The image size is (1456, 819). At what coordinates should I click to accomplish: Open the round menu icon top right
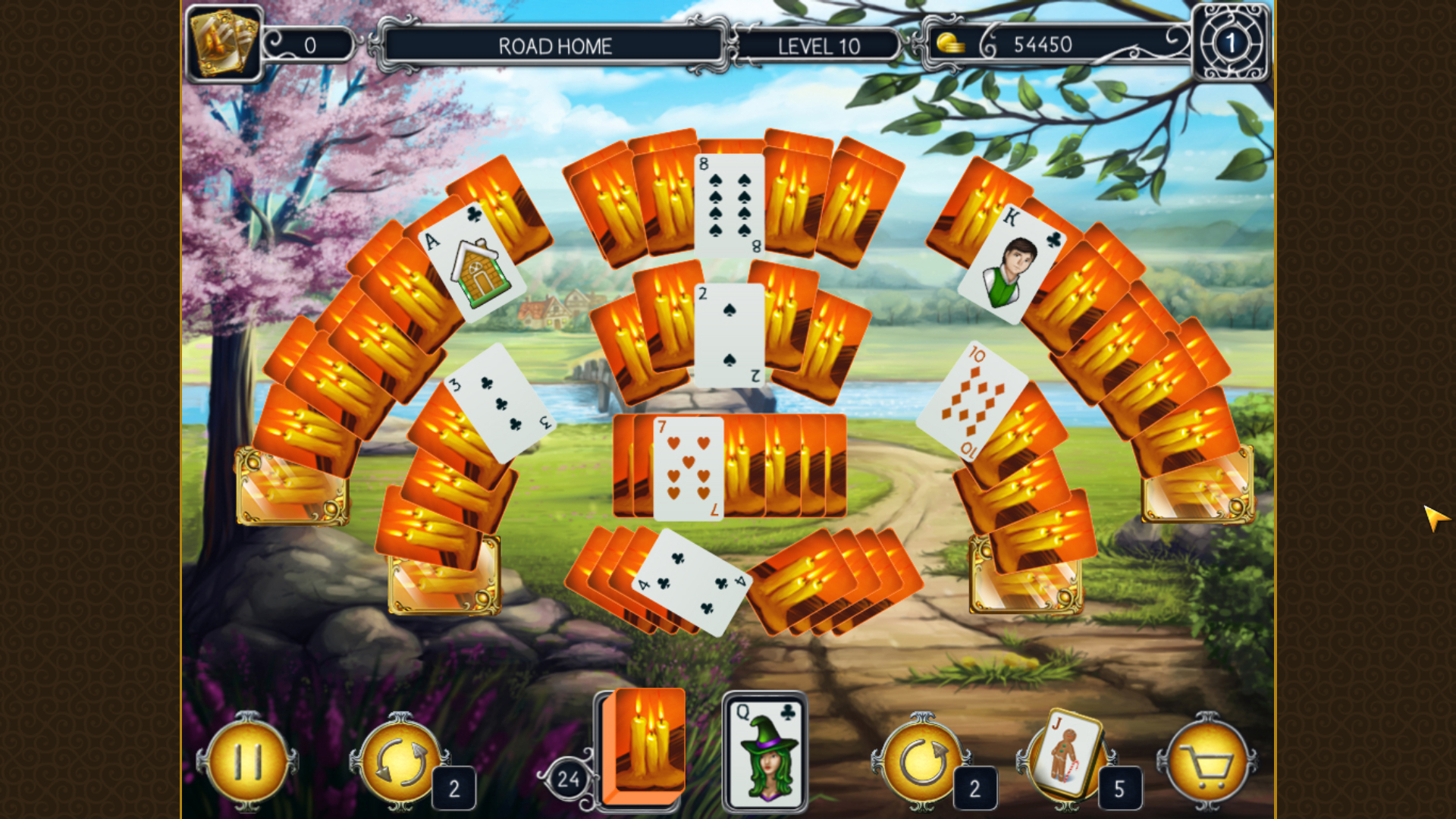point(1231,43)
